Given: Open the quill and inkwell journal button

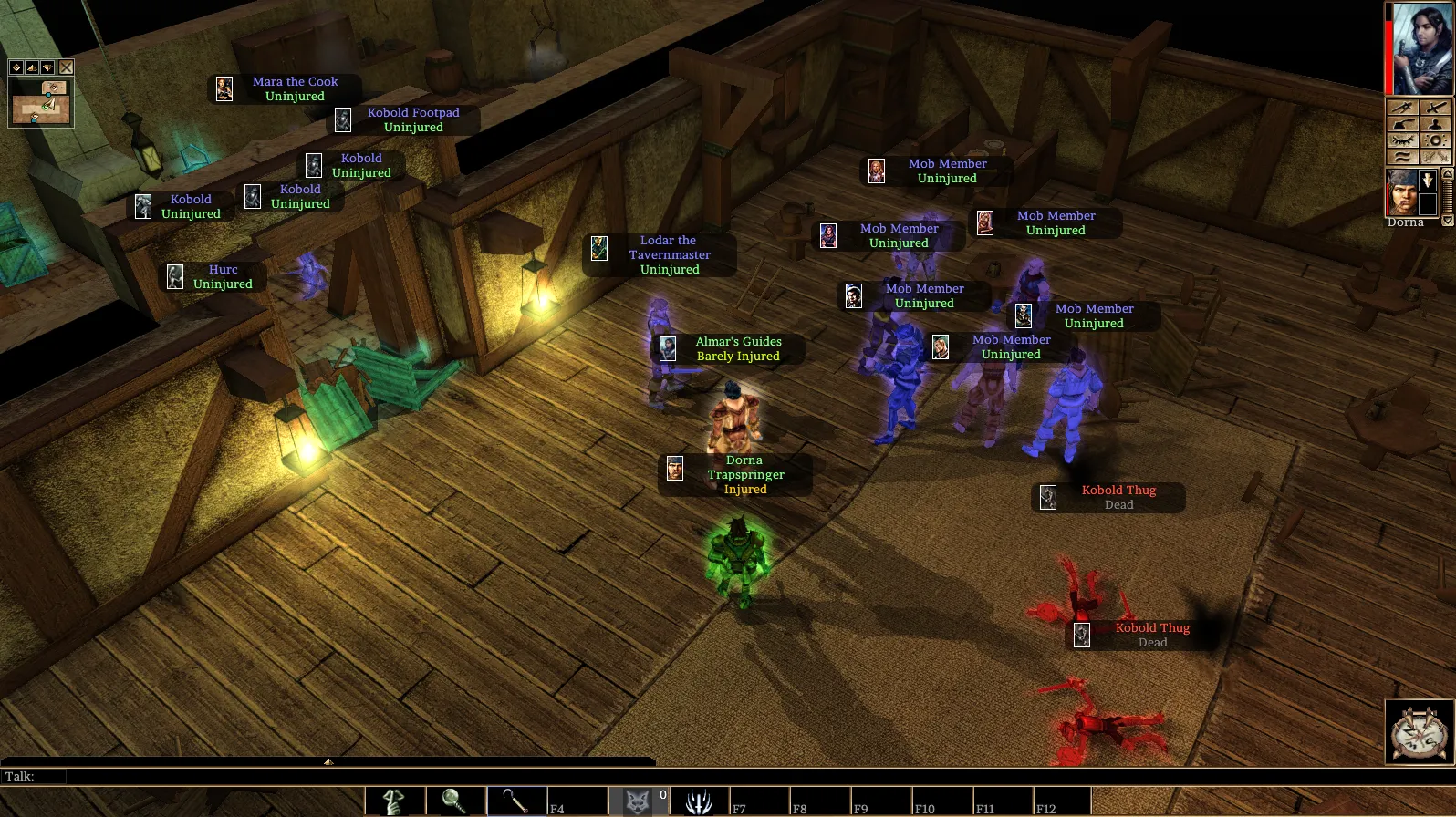Looking at the screenshot, I should point(1403,124).
